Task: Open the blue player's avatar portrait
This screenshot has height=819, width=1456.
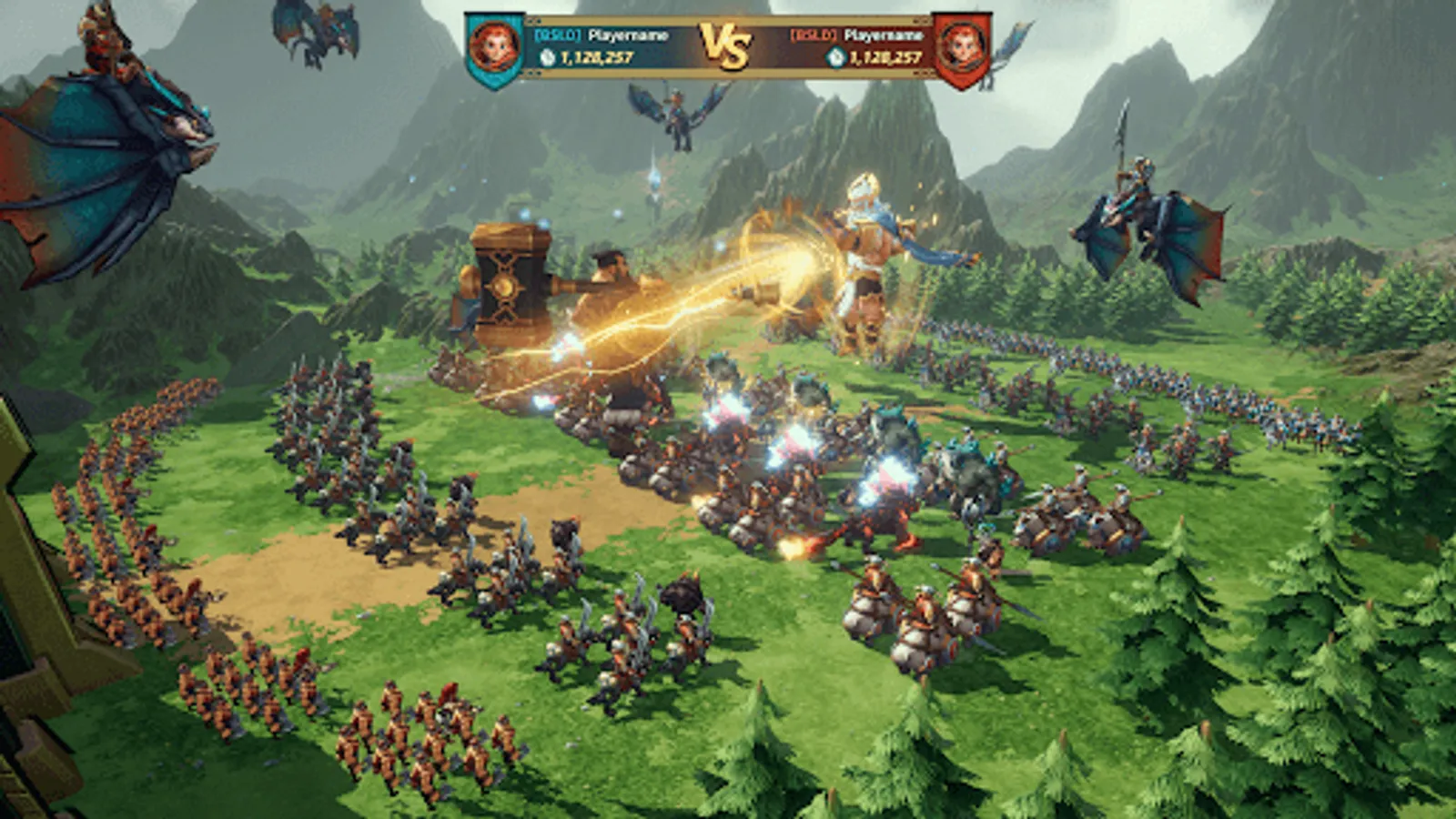Action: [x=496, y=42]
